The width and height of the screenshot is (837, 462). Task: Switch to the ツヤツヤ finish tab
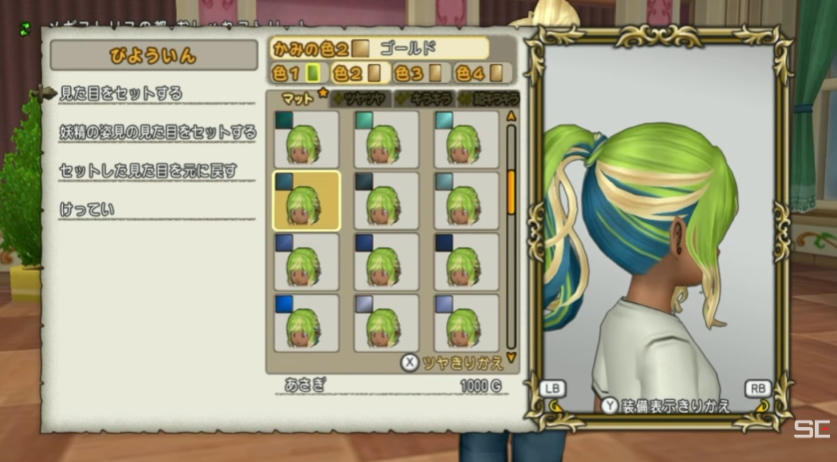coord(362,98)
